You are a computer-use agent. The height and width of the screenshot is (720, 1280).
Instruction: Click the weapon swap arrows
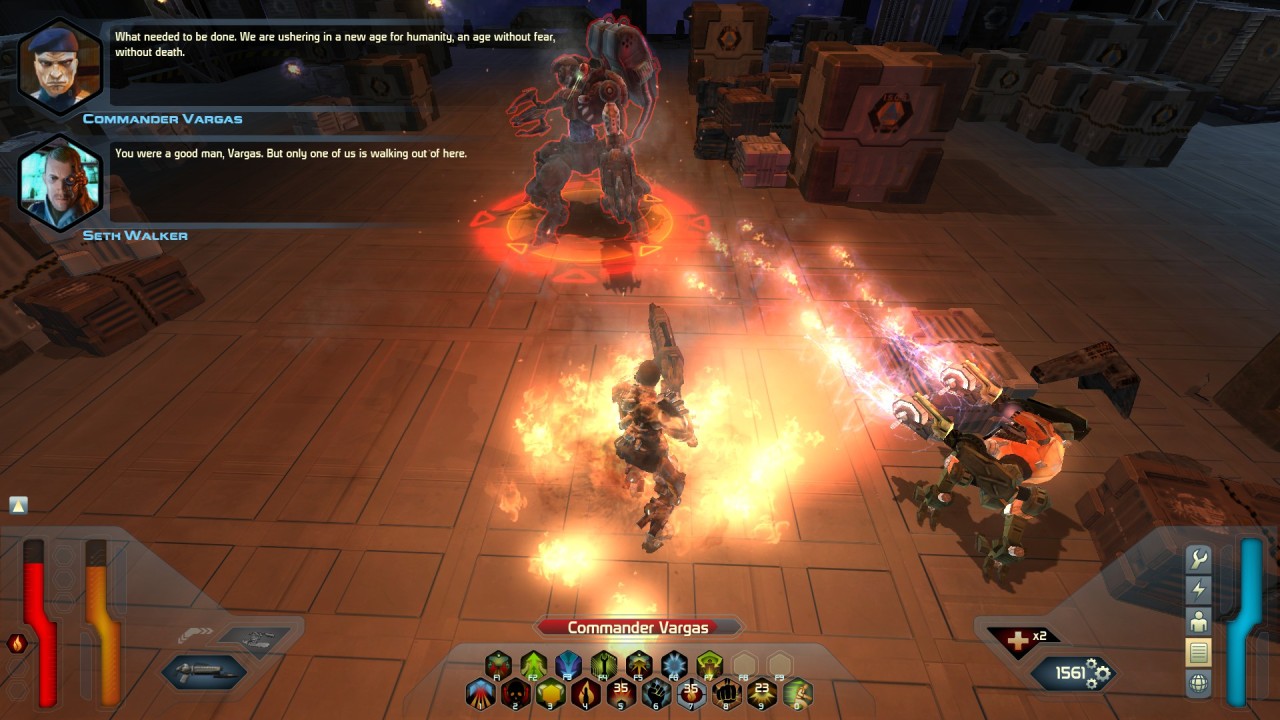pos(194,636)
